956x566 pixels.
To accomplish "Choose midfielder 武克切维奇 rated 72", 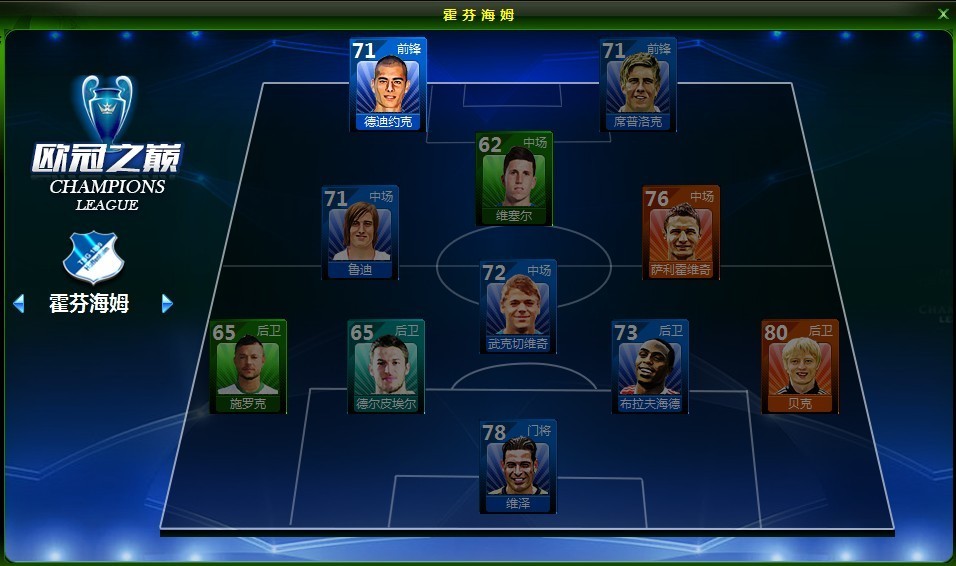I will tap(518, 306).
